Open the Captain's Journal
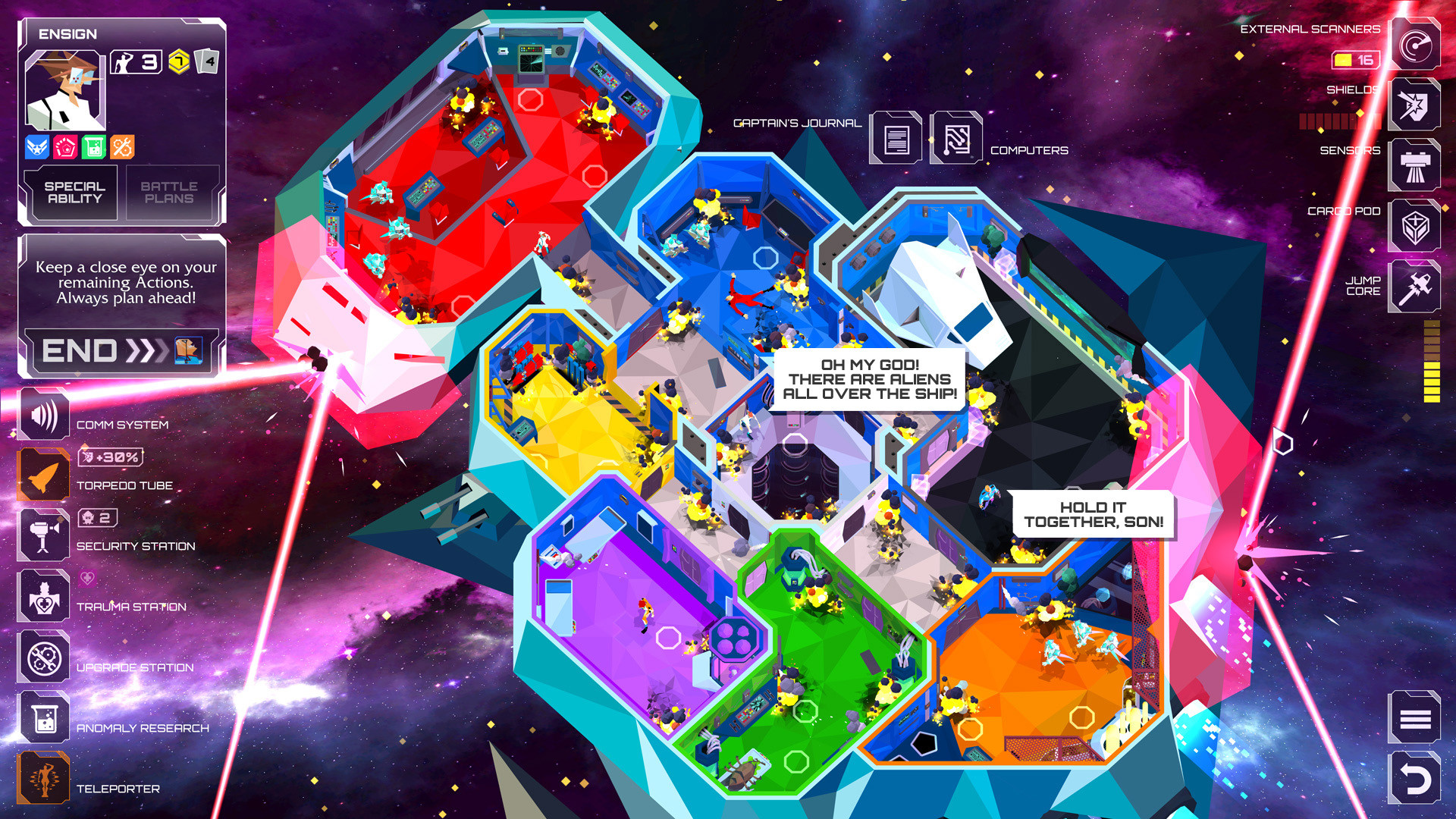 point(897,139)
